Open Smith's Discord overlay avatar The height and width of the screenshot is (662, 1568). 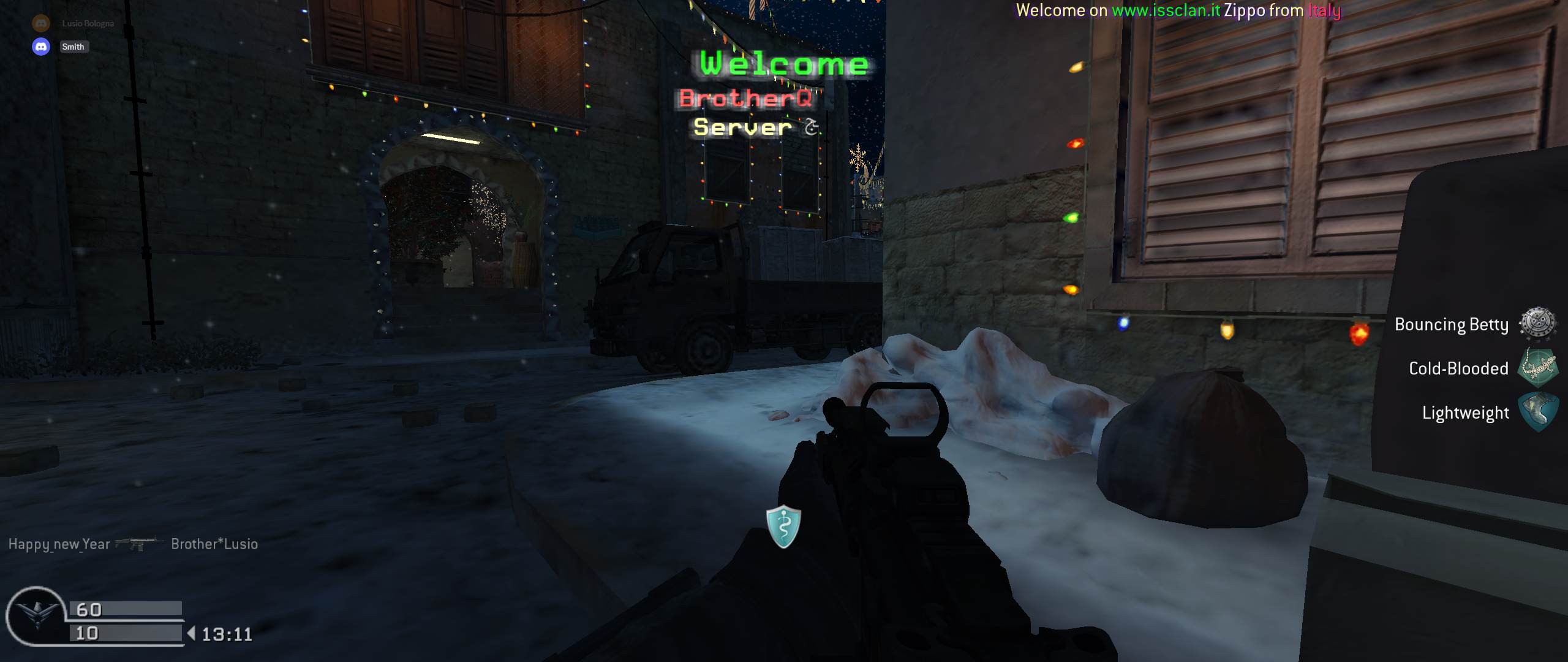(41, 47)
